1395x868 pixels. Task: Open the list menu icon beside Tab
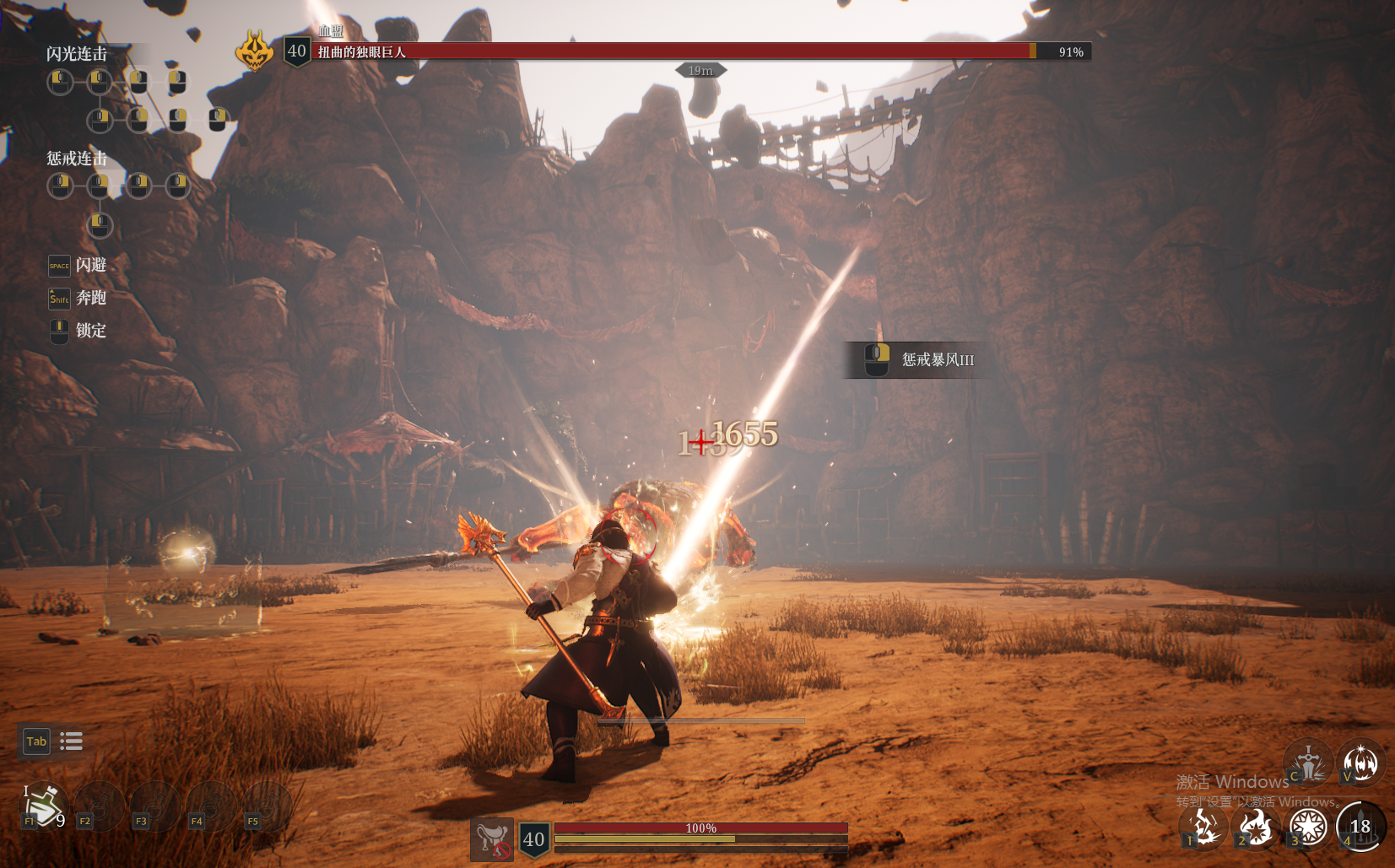point(72,741)
